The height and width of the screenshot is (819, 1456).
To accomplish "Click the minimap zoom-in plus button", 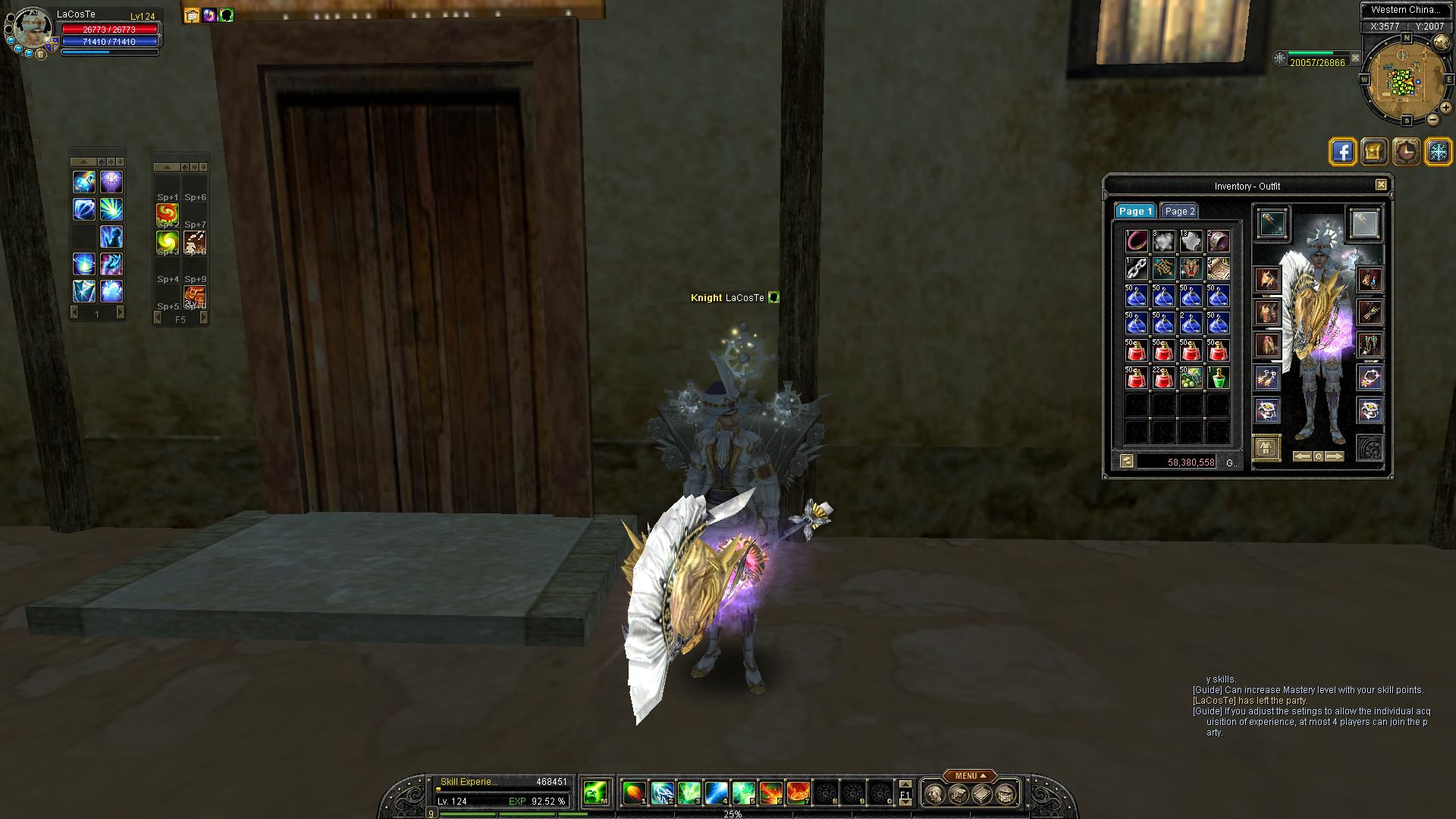I will [1445, 108].
